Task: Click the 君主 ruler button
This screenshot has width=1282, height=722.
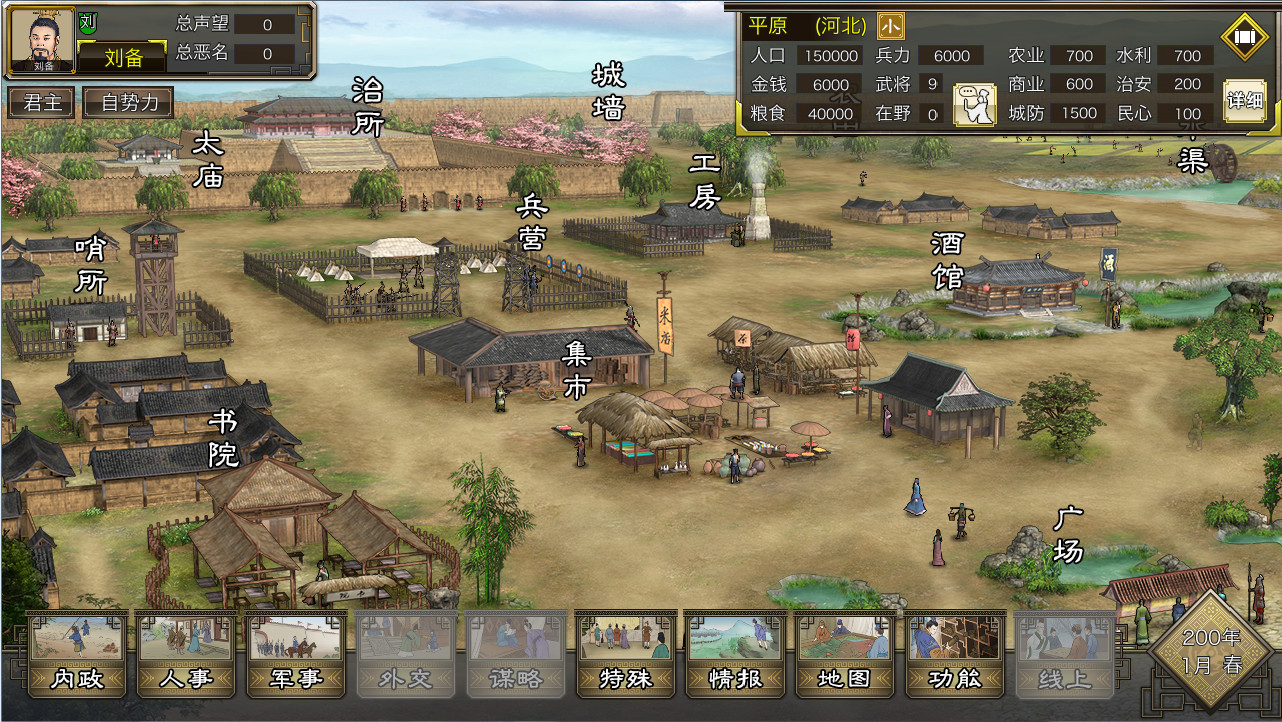Action: (41, 102)
